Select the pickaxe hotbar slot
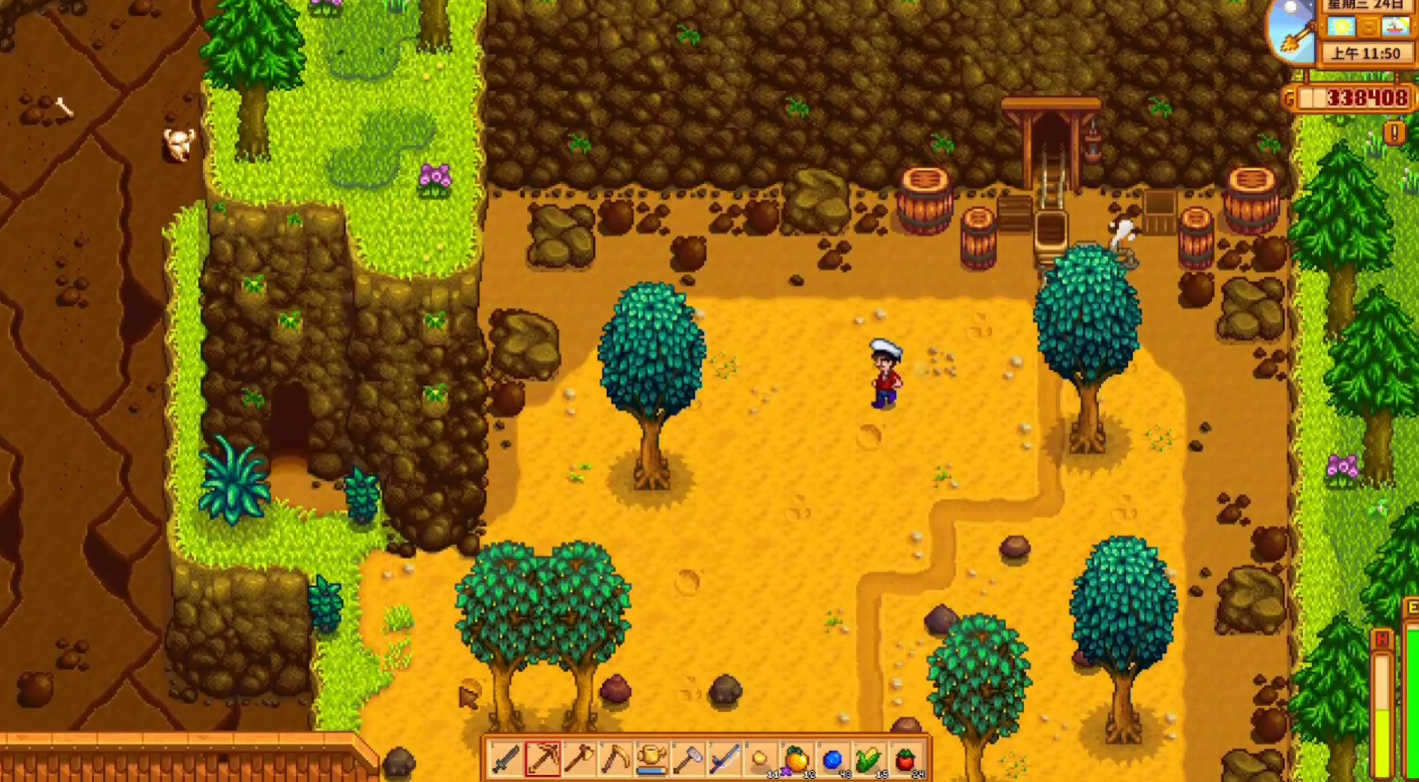 pyautogui.click(x=543, y=759)
